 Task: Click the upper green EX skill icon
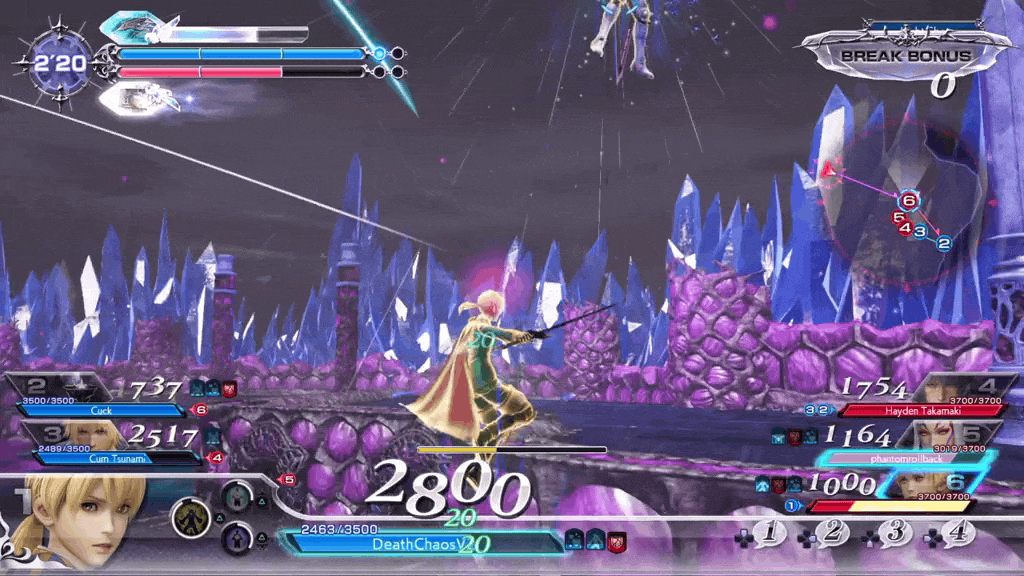click(238, 494)
